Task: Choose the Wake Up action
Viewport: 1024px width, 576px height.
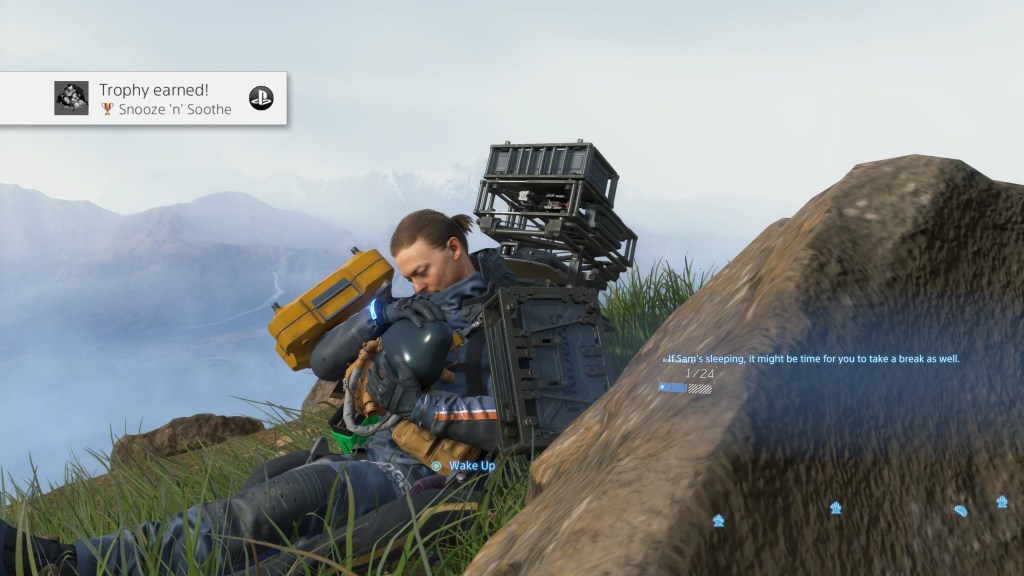Action: [x=464, y=466]
